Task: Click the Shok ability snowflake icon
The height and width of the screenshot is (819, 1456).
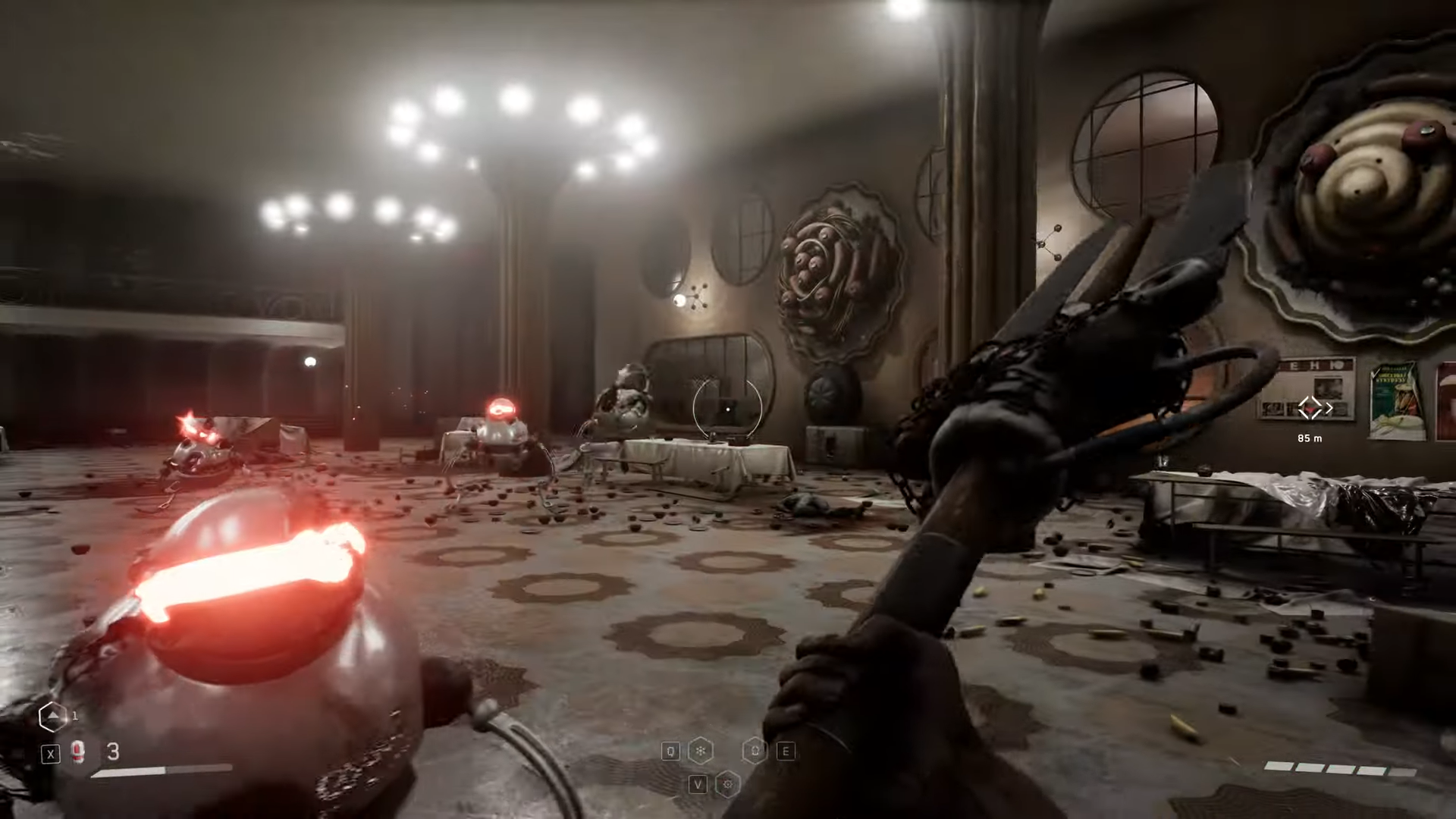Action: tap(700, 751)
